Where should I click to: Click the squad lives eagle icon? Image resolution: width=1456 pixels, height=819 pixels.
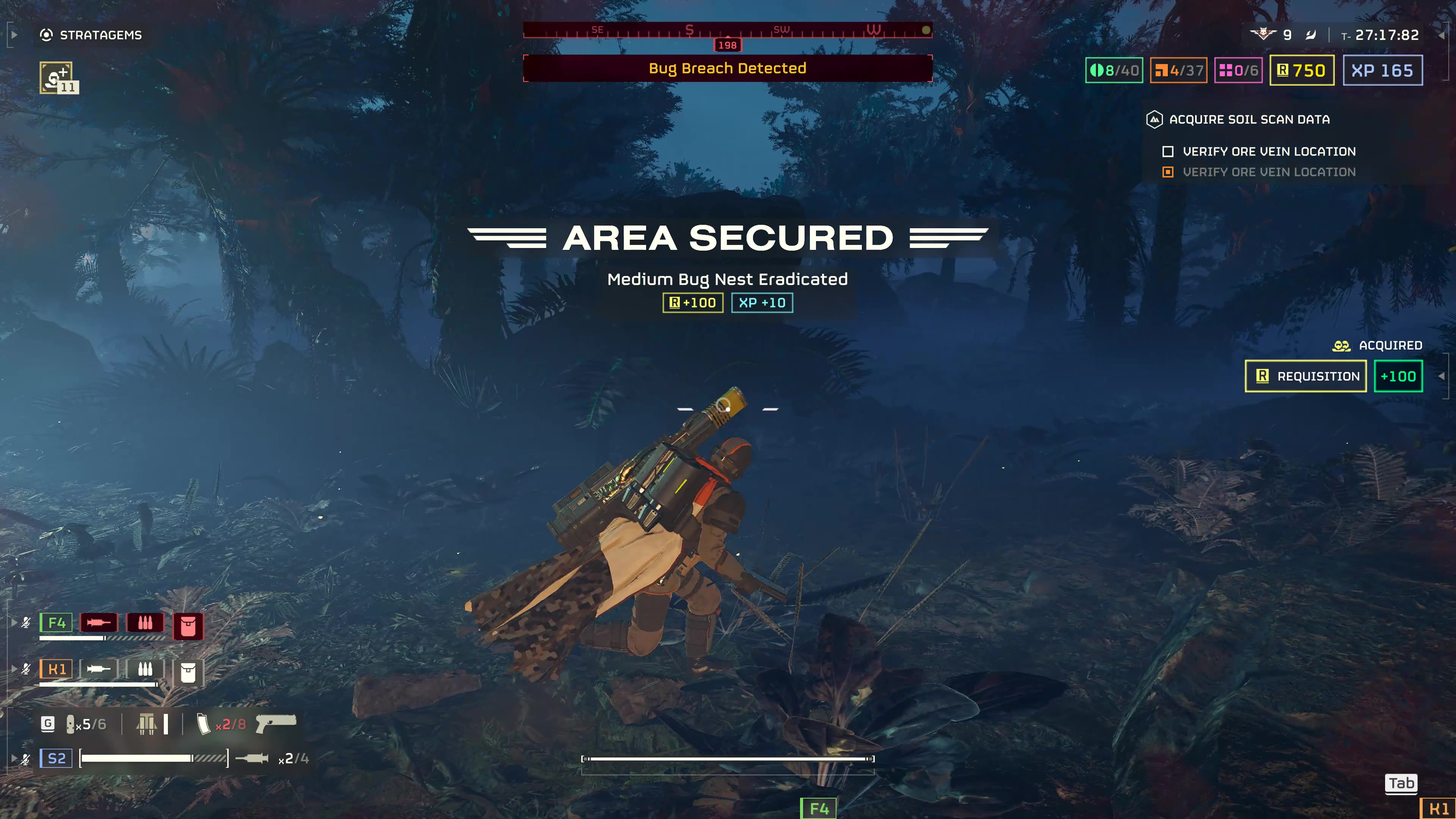coord(1262,34)
